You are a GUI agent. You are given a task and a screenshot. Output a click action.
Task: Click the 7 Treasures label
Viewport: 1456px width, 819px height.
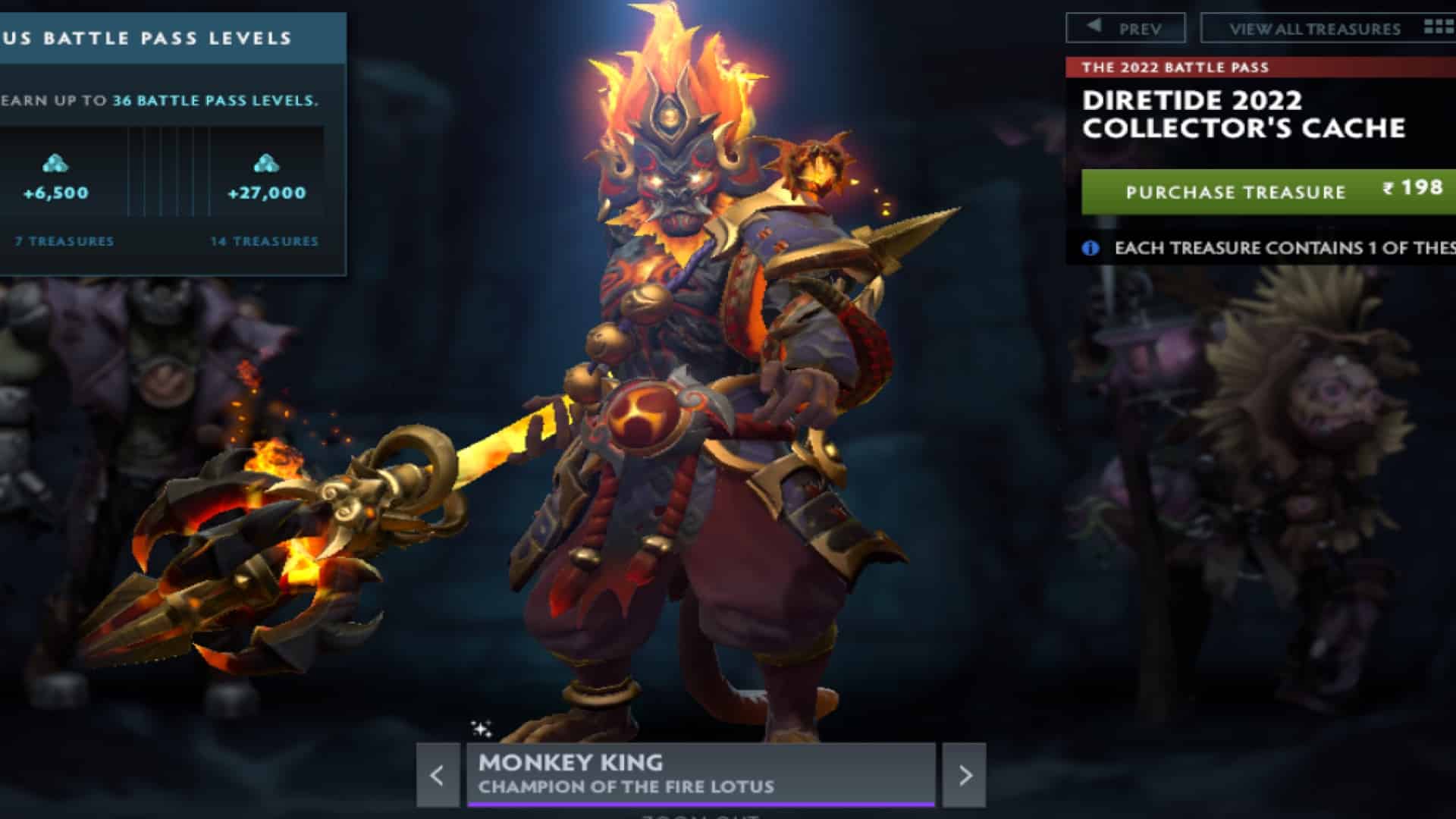(x=63, y=241)
